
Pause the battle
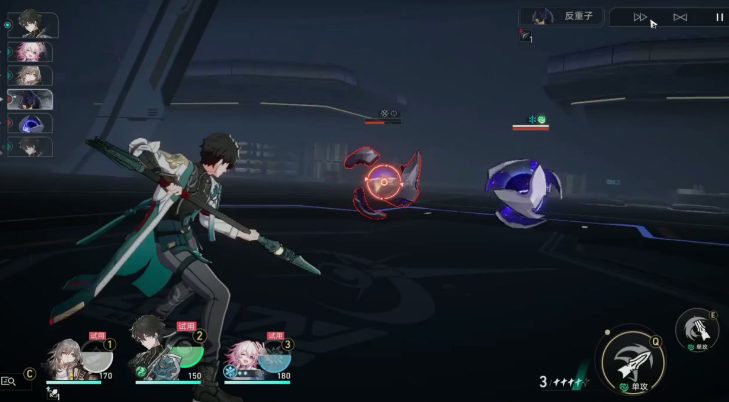coord(719,17)
